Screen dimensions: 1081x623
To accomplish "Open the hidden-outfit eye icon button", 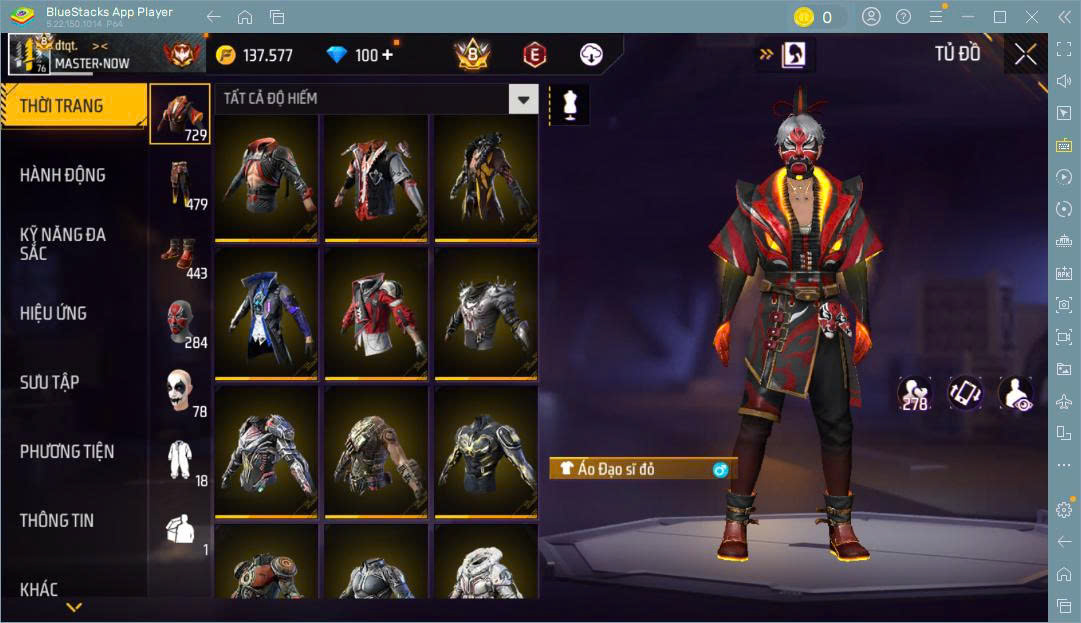I will (1016, 394).
